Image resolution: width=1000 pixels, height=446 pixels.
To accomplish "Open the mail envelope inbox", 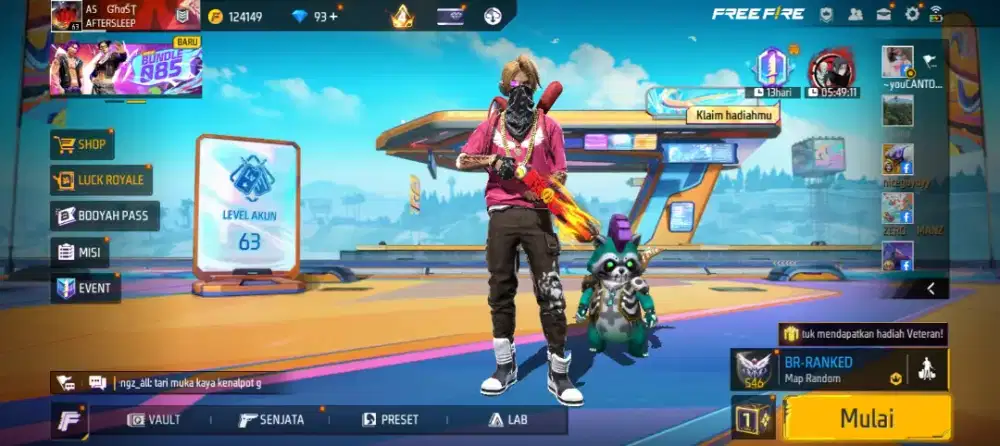I will (x=884, y=14).
